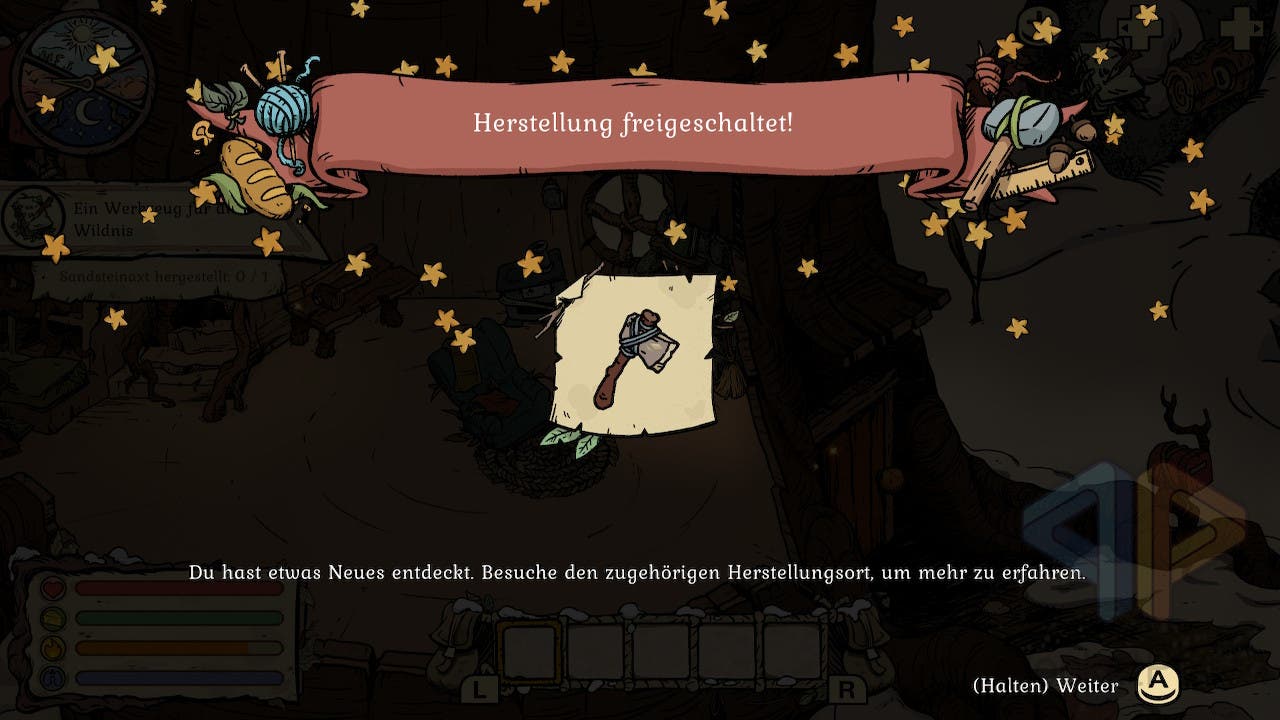The width and height of the screenshot is (1280, 720).
Task: Select the unlocked stone axe recipe card
Action: point(638,355)
